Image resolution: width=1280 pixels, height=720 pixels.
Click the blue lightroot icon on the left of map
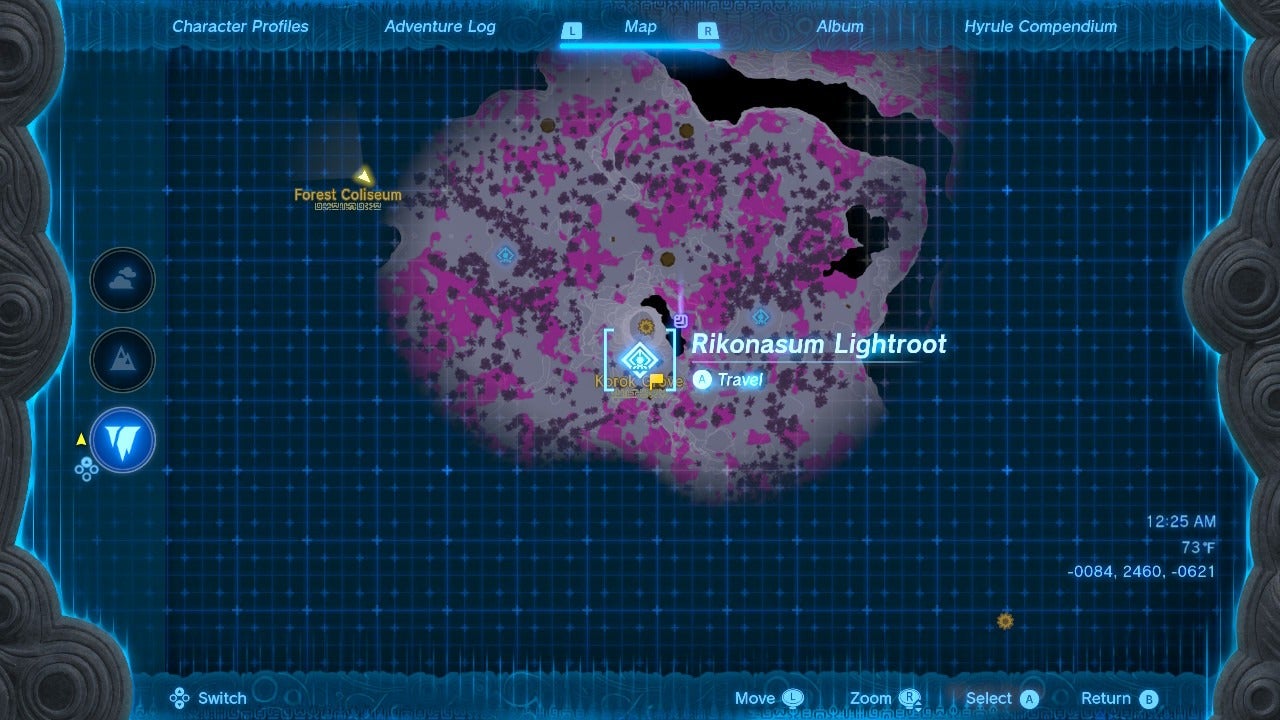[x=504, y=255]
